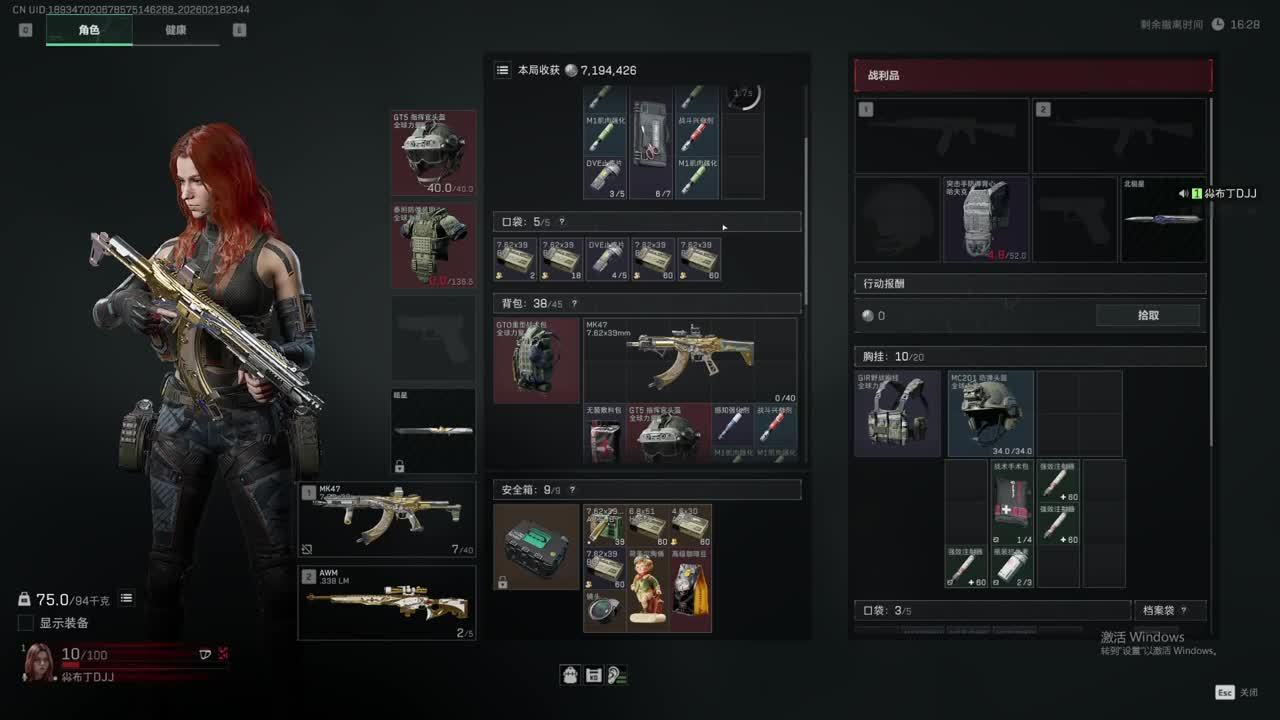1280x720 pixels.
Task: Select the doll figurine in safe box
Action: point(650,590)
